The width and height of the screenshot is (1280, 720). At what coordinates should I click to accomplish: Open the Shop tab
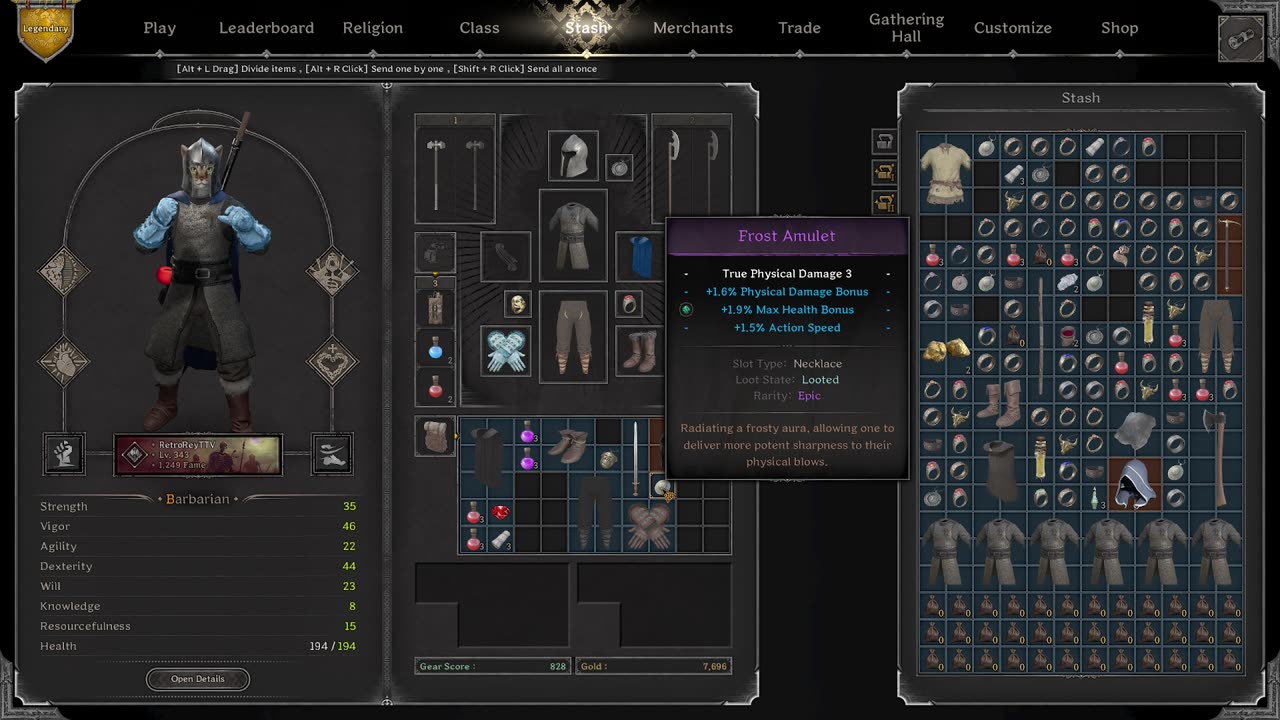pyautogui.click(x=1119, y=28)
